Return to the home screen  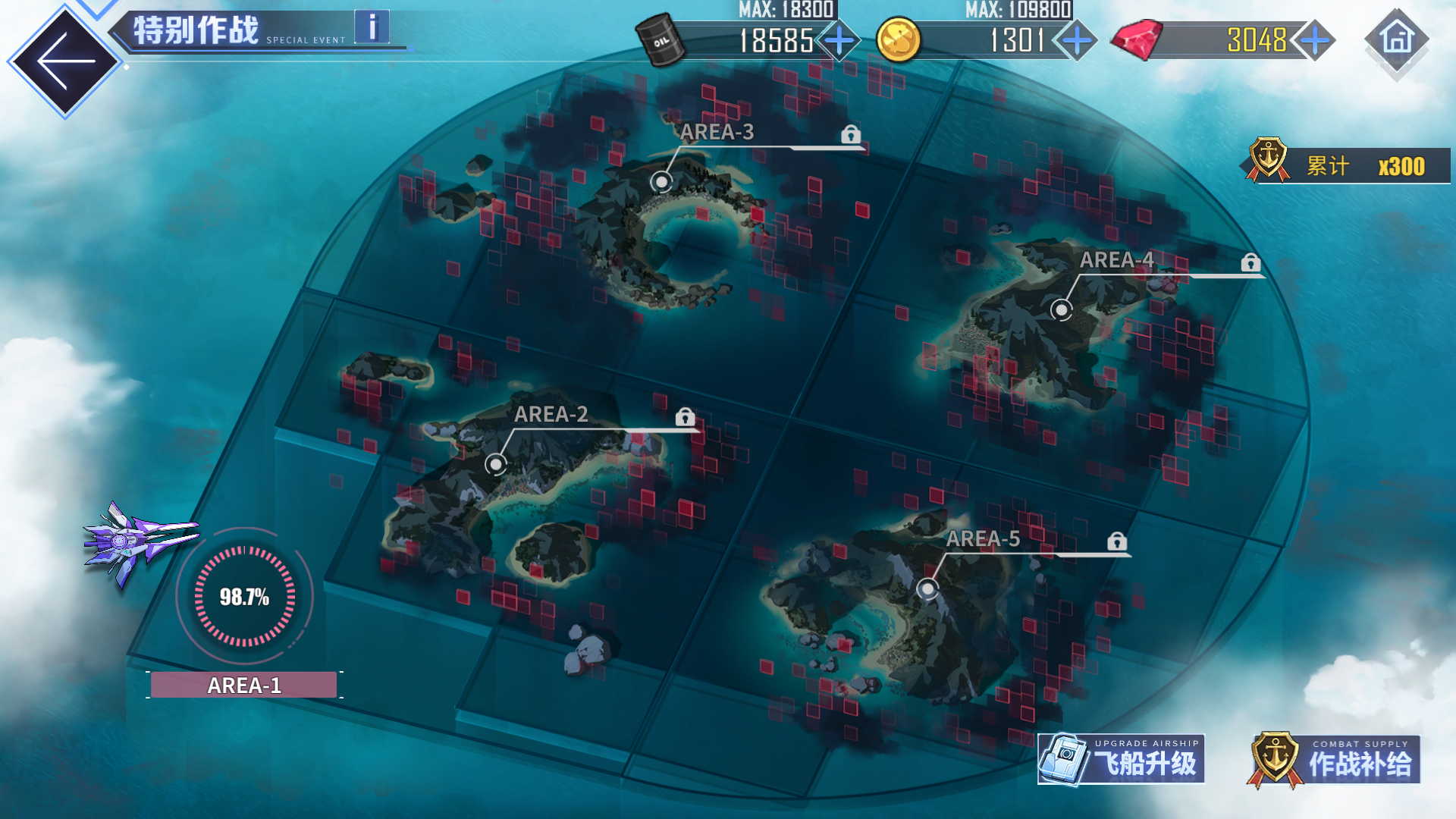click(x=1397, y=39)
